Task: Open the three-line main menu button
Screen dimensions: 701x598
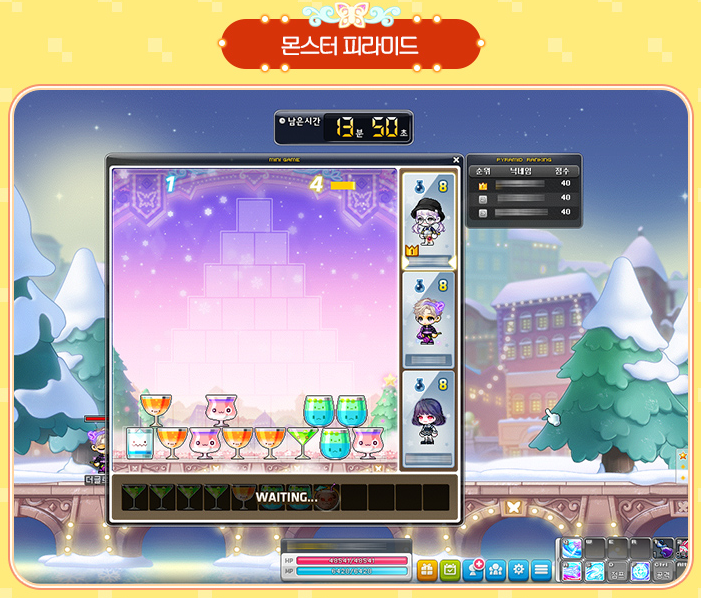Action: coord(541,571)
